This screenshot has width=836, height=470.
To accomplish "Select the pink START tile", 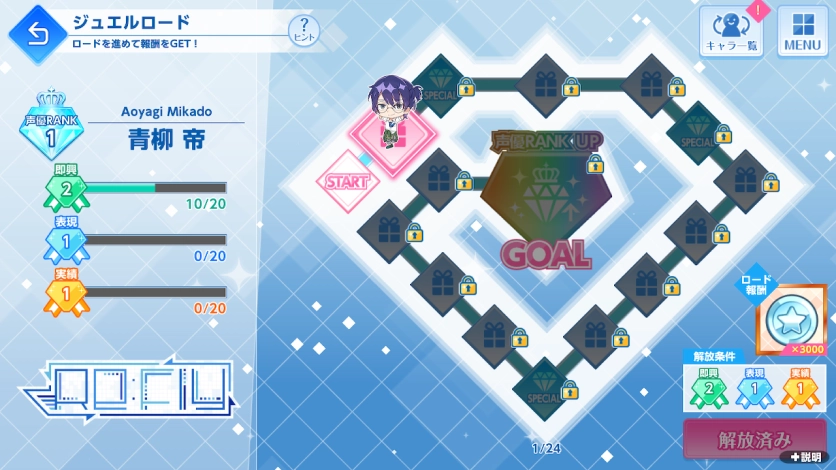I will pyautogui.click(x=347, y=182).
